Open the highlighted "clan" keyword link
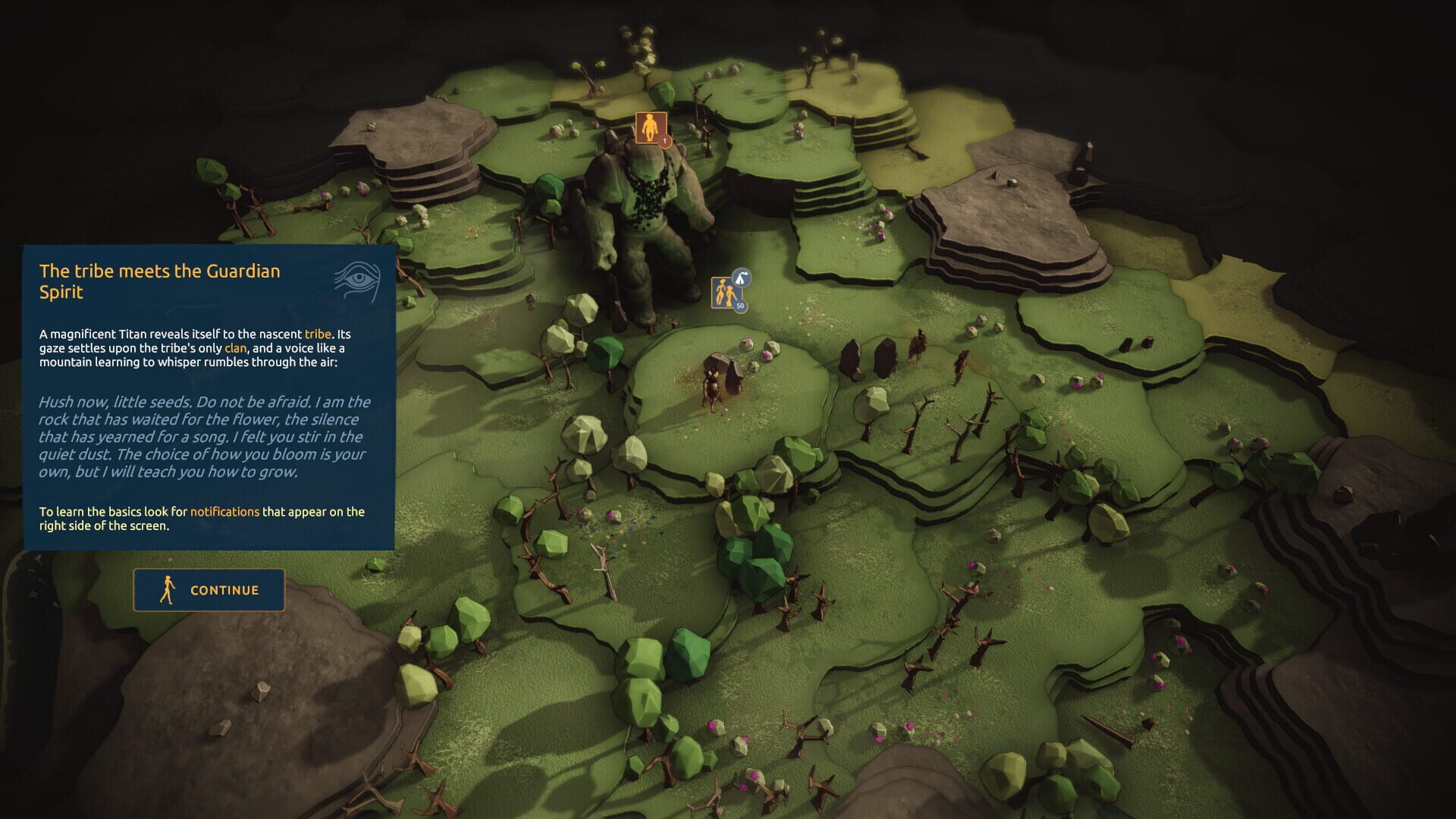Screen dimensions: 1456x819 [x=235, y=348]
